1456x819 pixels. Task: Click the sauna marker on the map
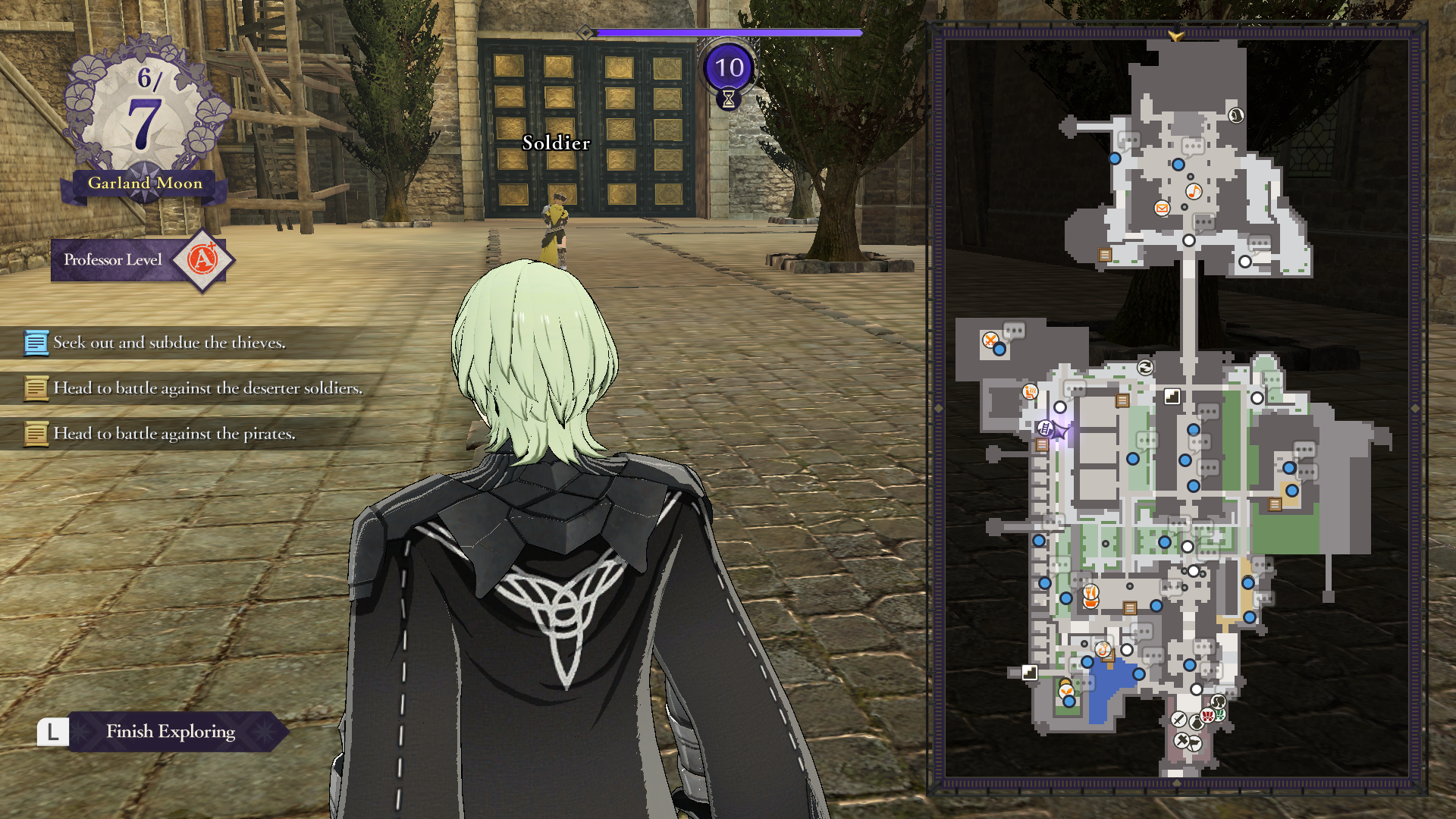click(1030, 391)
